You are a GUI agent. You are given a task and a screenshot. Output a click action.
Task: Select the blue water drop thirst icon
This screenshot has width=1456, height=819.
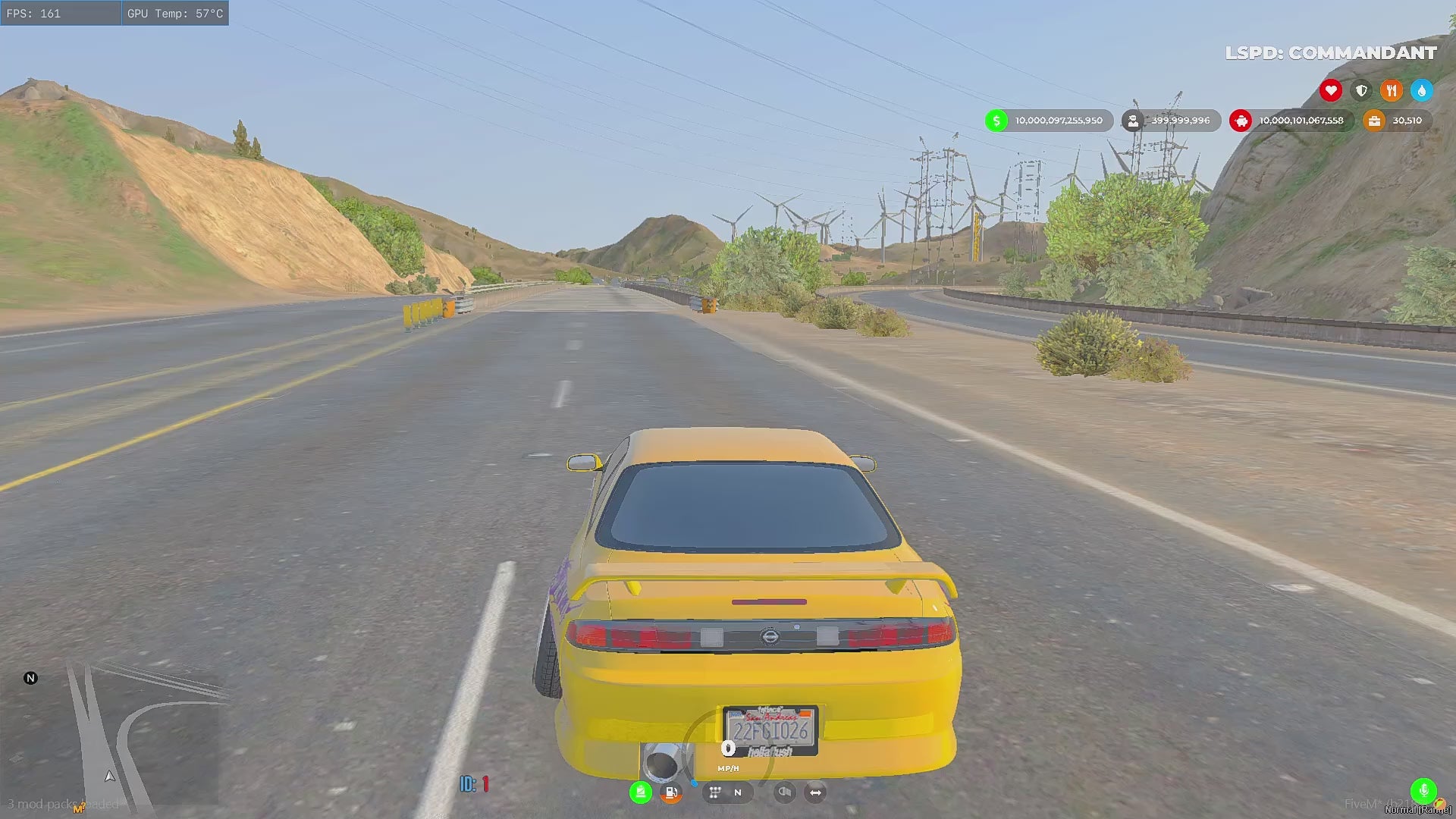click(x=1422, y=91)
